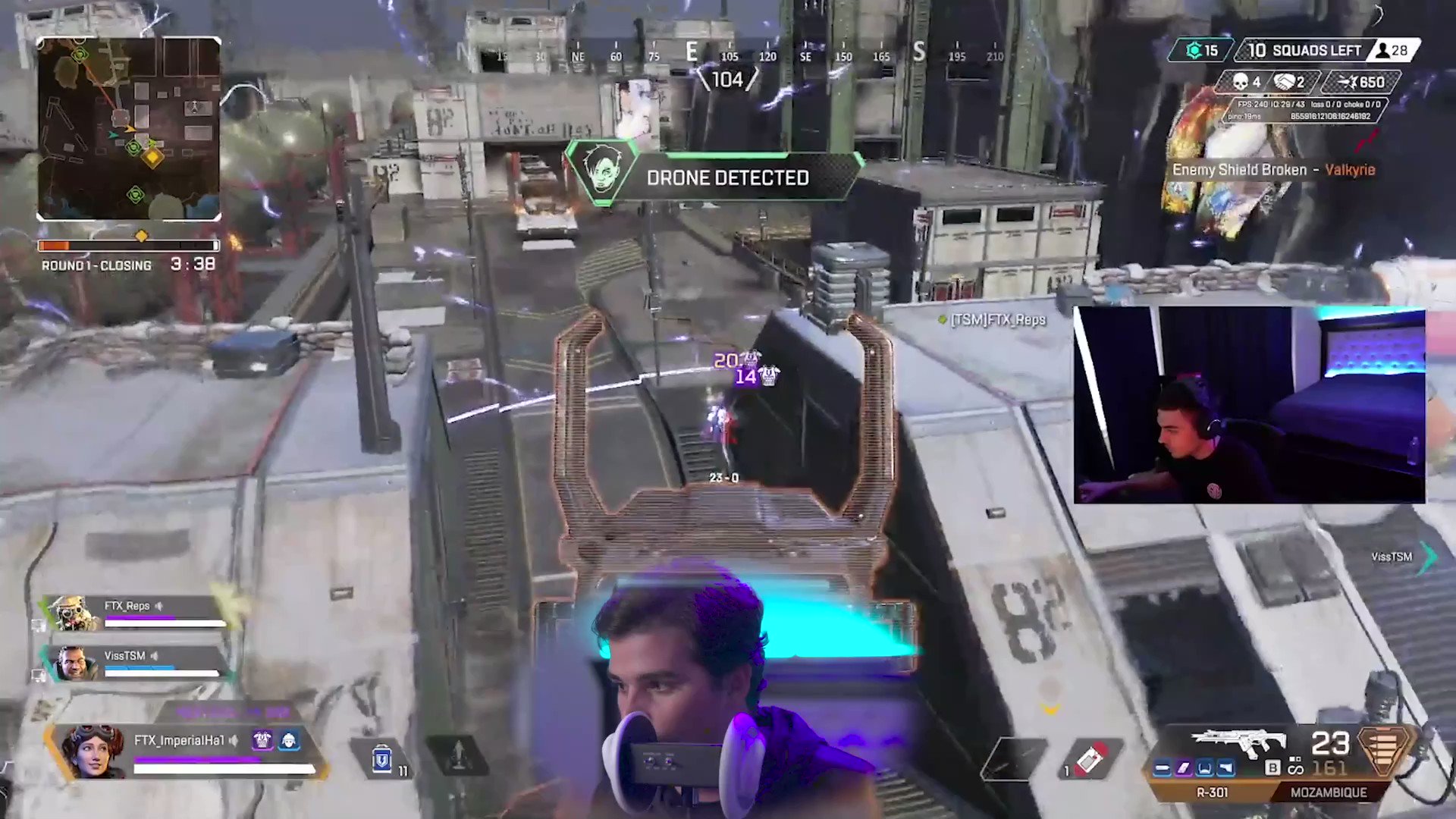
Task: Click the purple body shield icon beside FTX_ImperialHal
Action: [x=262, y=739]
